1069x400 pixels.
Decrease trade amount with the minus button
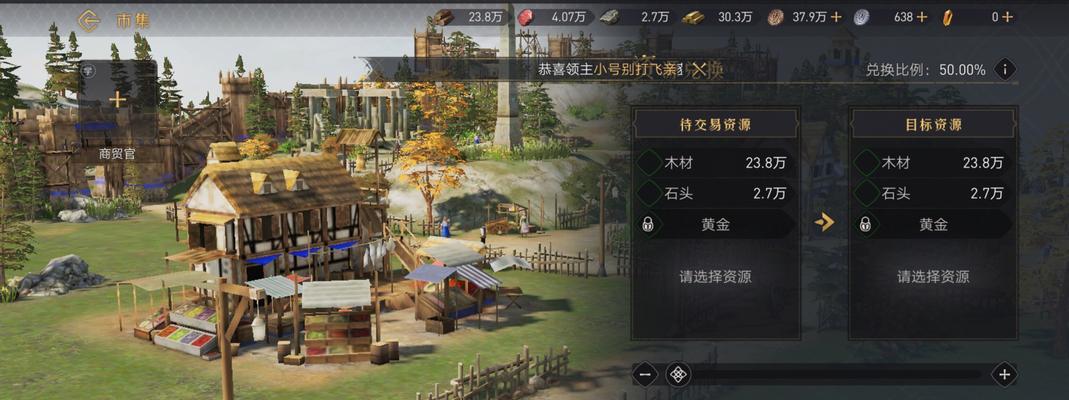[x=646, y=375]
